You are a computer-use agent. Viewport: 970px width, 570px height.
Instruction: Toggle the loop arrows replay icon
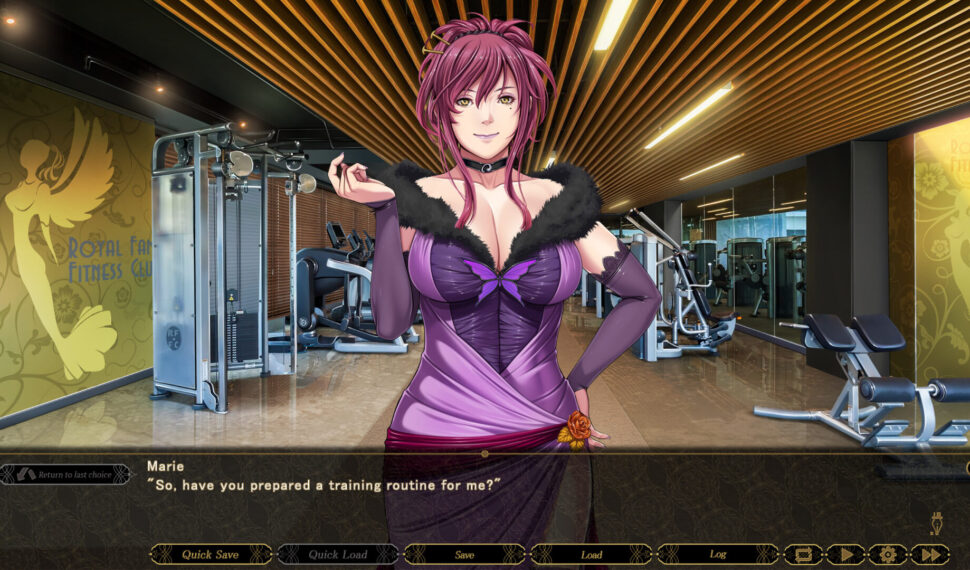[x=803, y=554]
